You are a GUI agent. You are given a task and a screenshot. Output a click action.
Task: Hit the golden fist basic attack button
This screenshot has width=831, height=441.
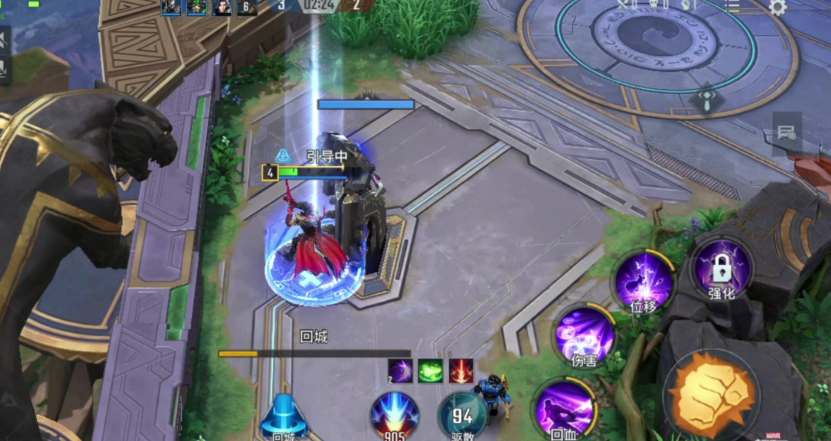tap(710, 395)
